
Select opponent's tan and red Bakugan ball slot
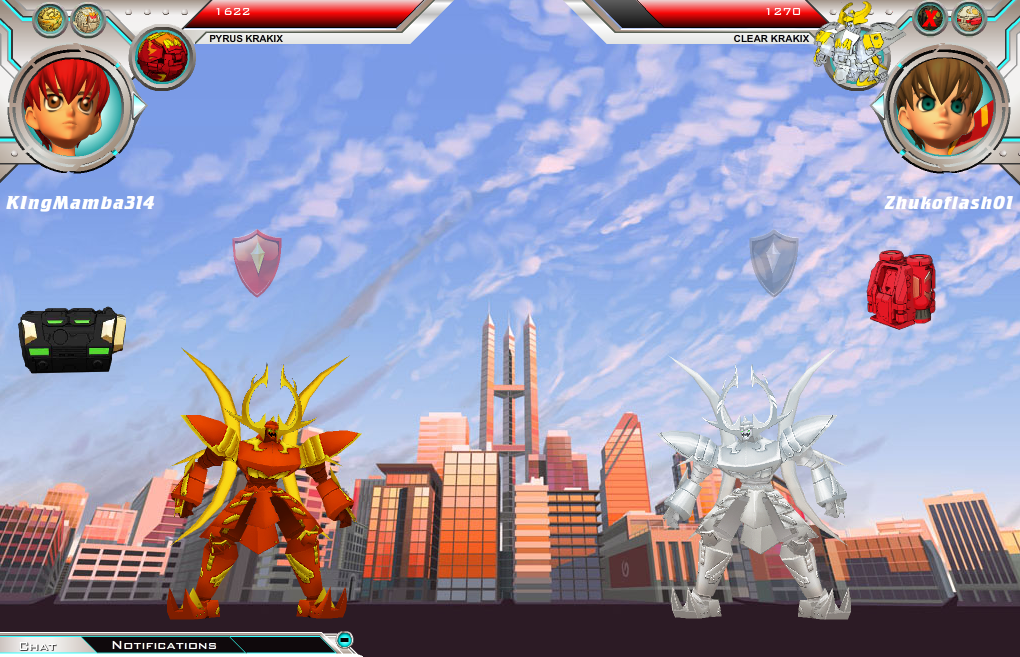coord(968,18)
